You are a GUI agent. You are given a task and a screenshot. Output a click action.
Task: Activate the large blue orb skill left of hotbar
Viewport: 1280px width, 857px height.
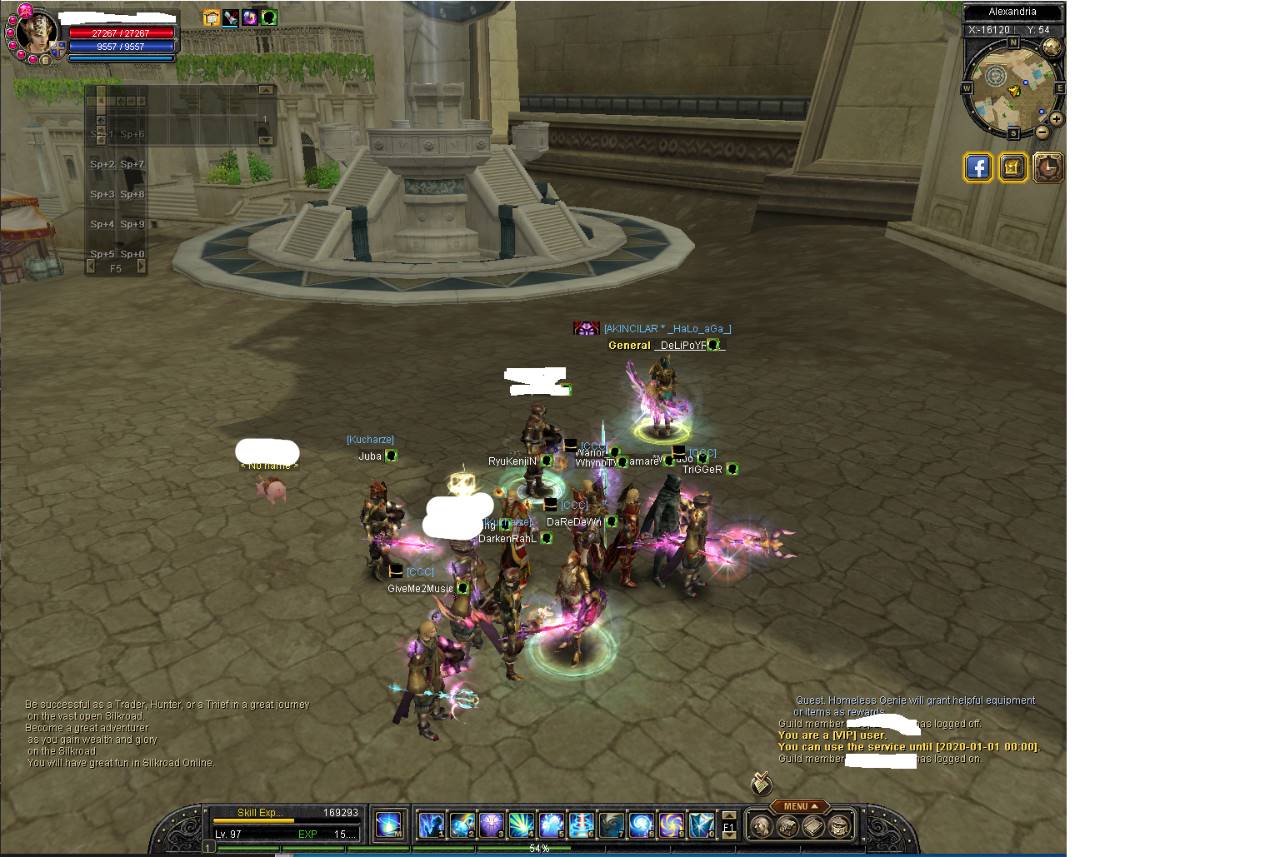389,825
